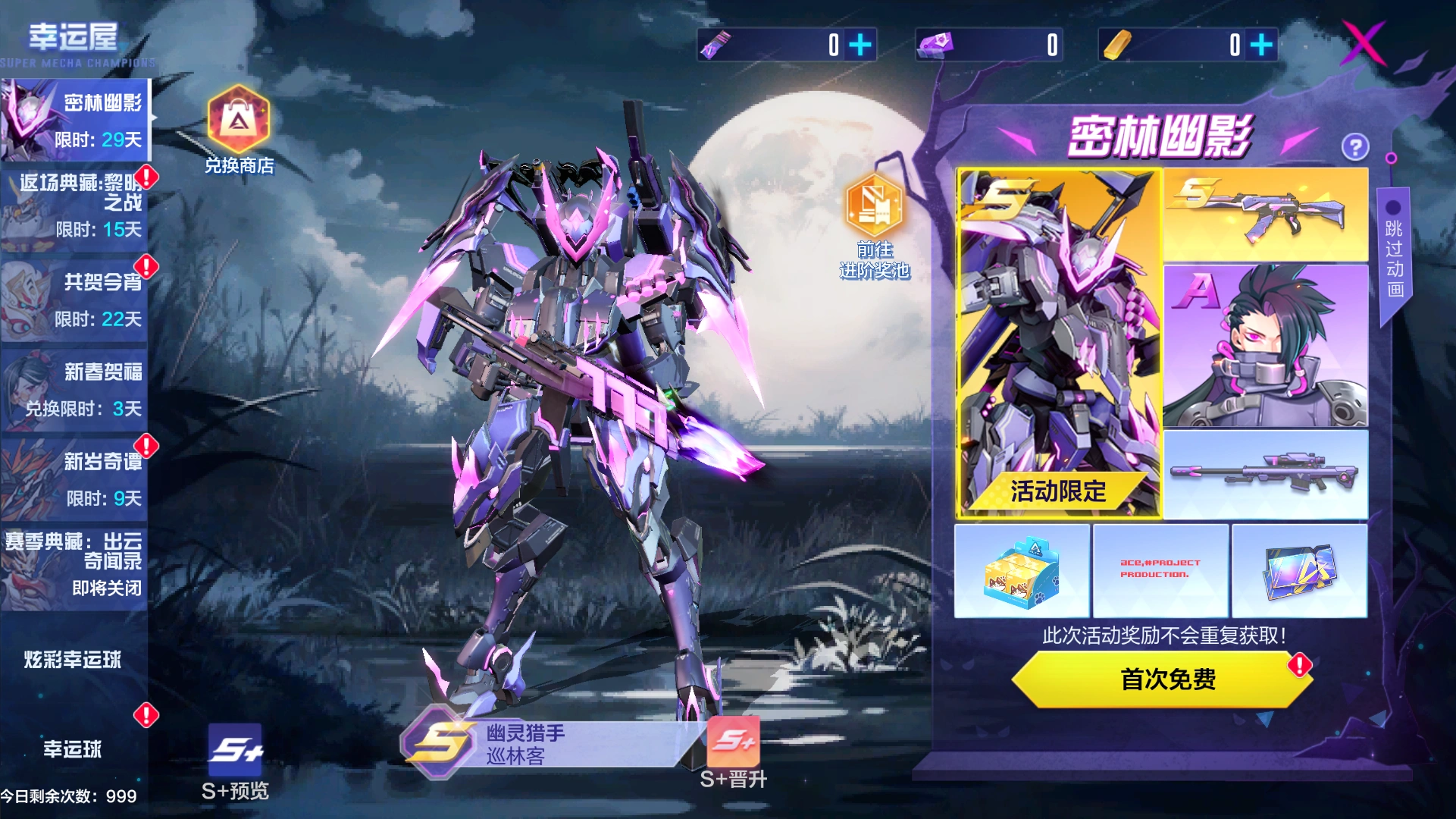Select 赛季典藏:出云奇闻录 tab
The image size is (1456, 819).
click(76, 565)
